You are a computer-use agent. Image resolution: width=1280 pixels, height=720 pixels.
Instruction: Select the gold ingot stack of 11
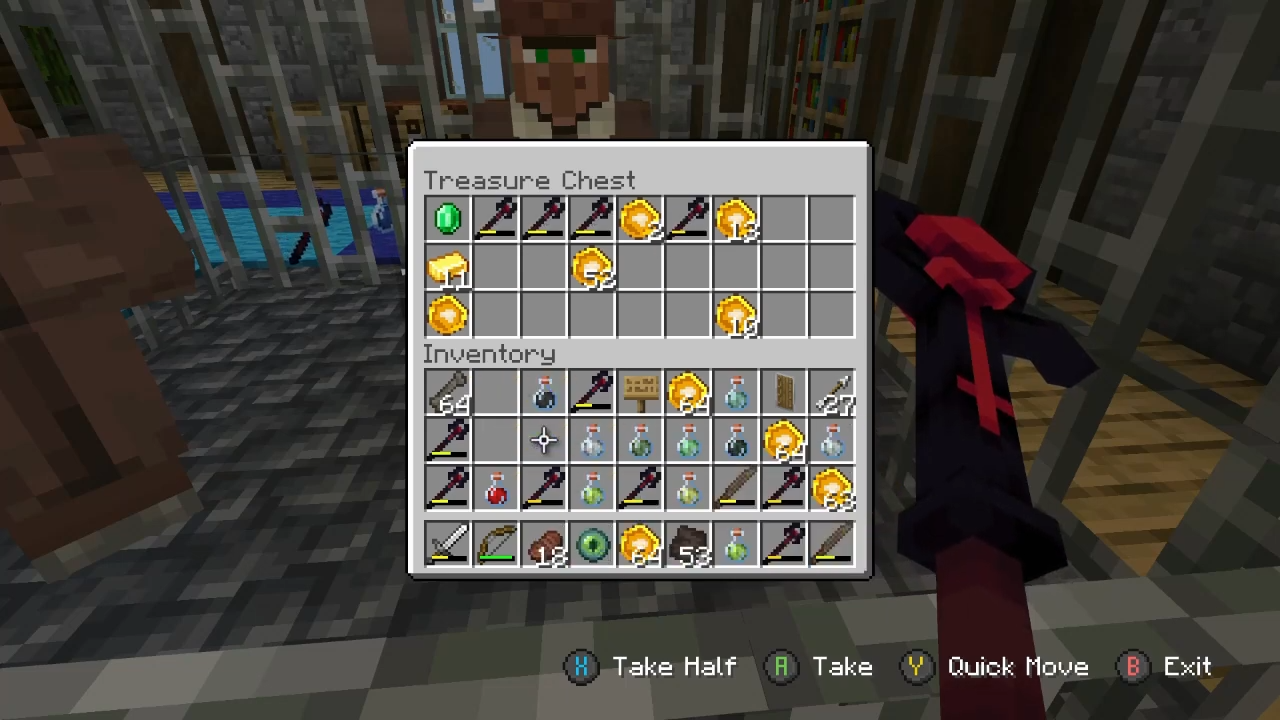click(447, 267)
